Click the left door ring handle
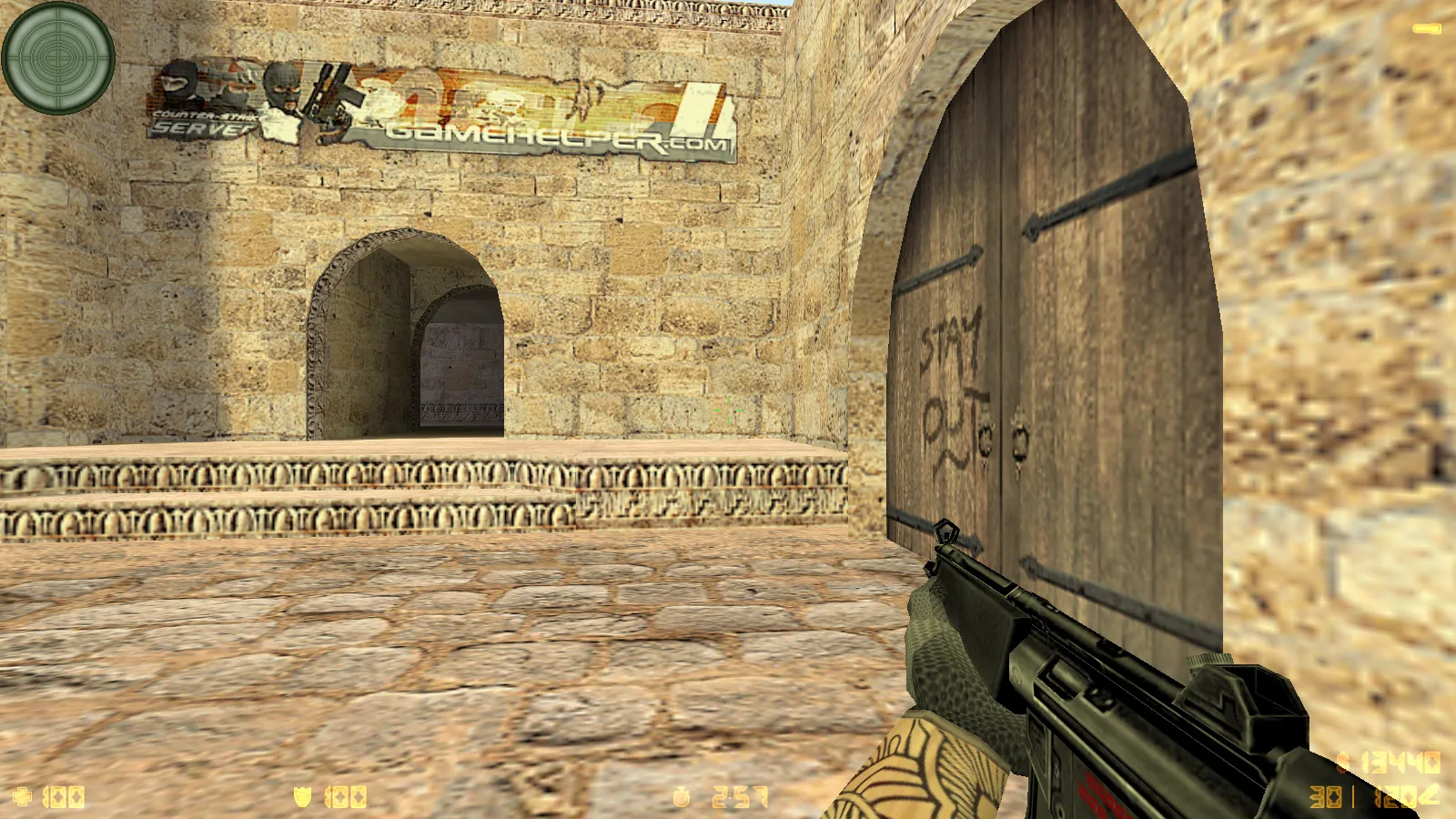 tap(985, 439)
